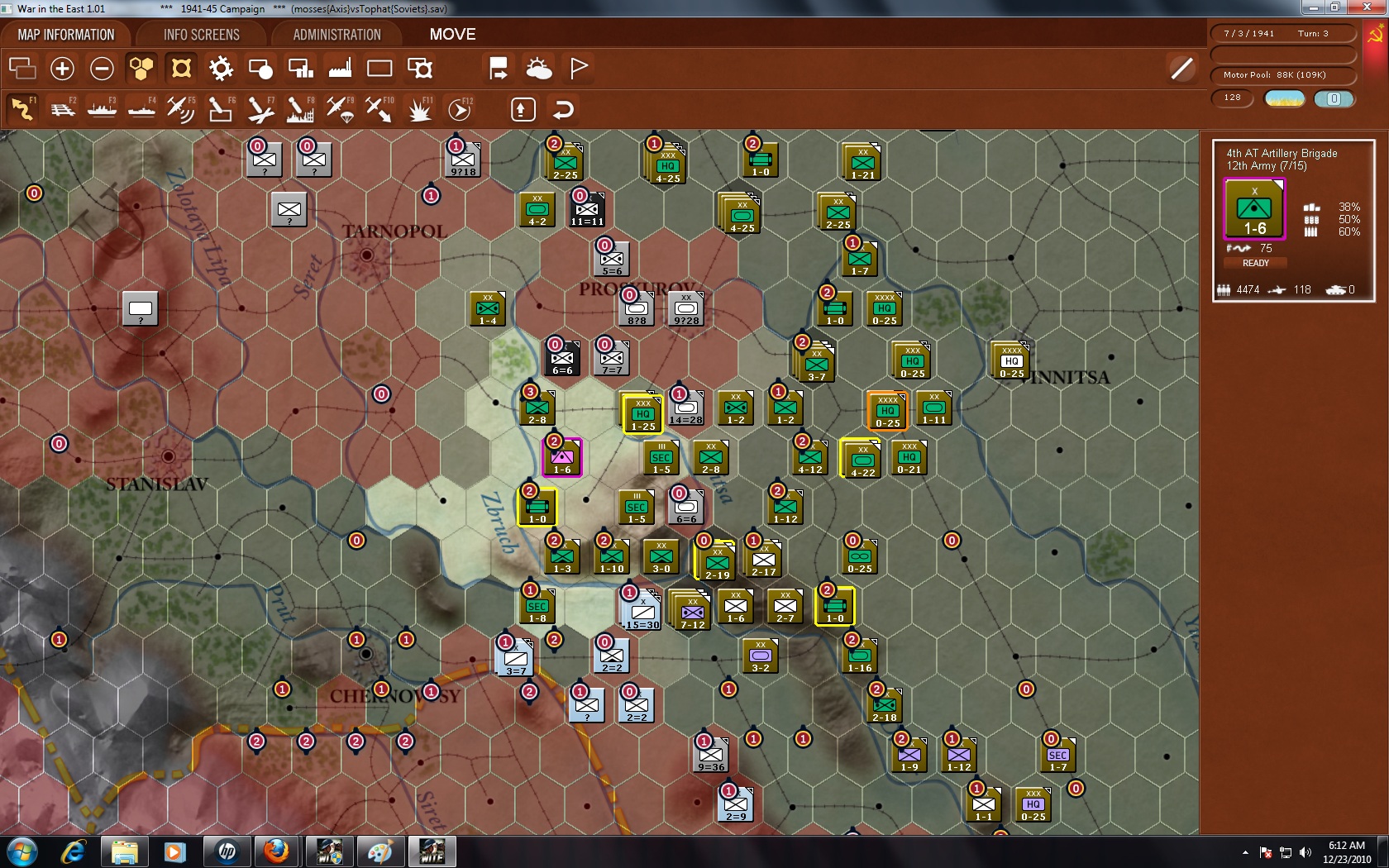Activate the F11 strategic bombing mode
This screenshot has height=868, width=1389.
418,108
